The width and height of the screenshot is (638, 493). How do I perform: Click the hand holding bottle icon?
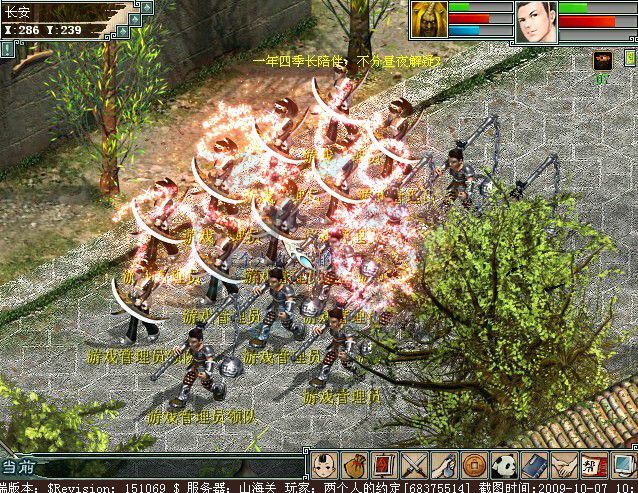click(x=442, y=465)
